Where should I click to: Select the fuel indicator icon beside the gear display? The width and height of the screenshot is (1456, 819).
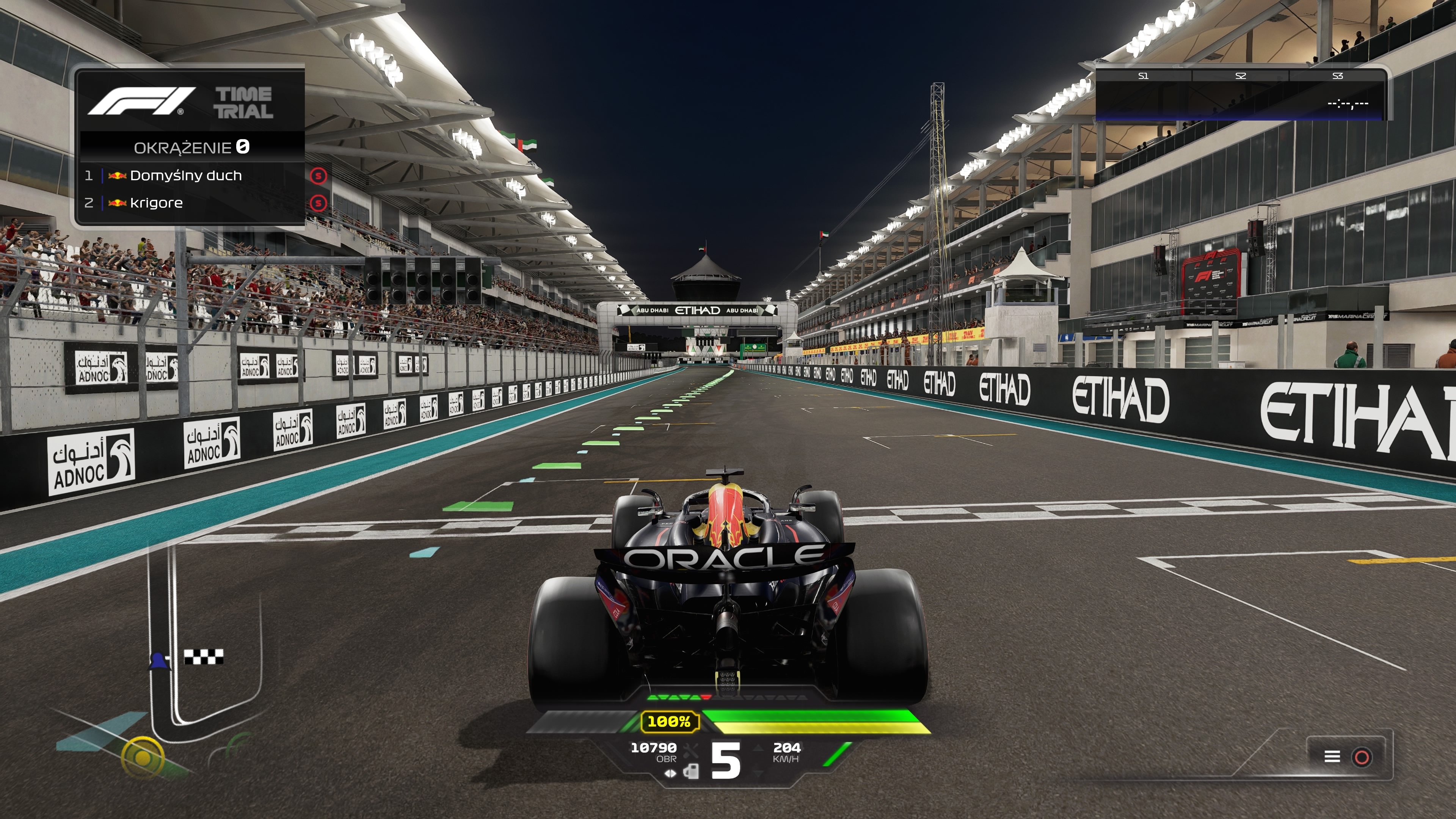click(x=691, y=772)
